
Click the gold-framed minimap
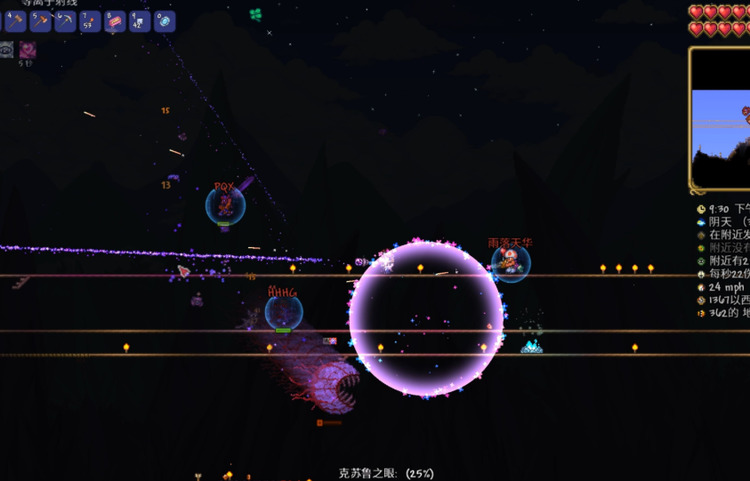[x=721, y=119]
